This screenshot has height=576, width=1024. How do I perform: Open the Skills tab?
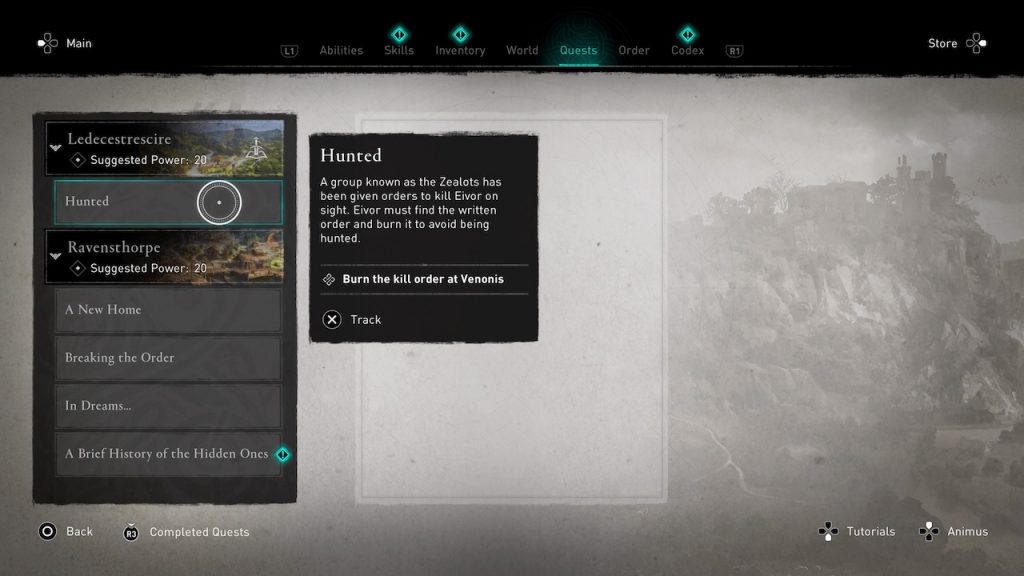[x=399, y=51]
